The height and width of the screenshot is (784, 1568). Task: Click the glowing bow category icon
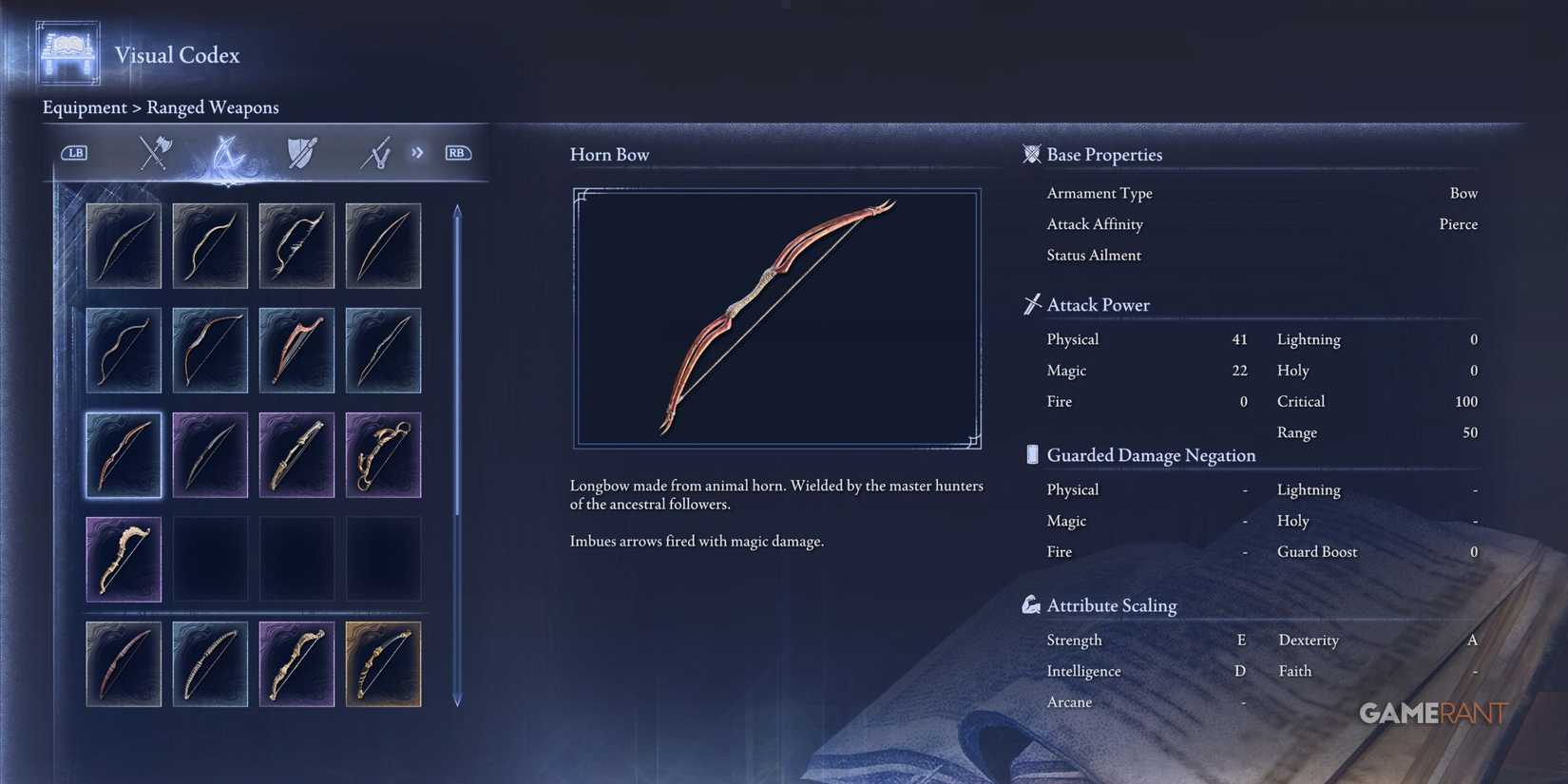(x=228, y=152)
